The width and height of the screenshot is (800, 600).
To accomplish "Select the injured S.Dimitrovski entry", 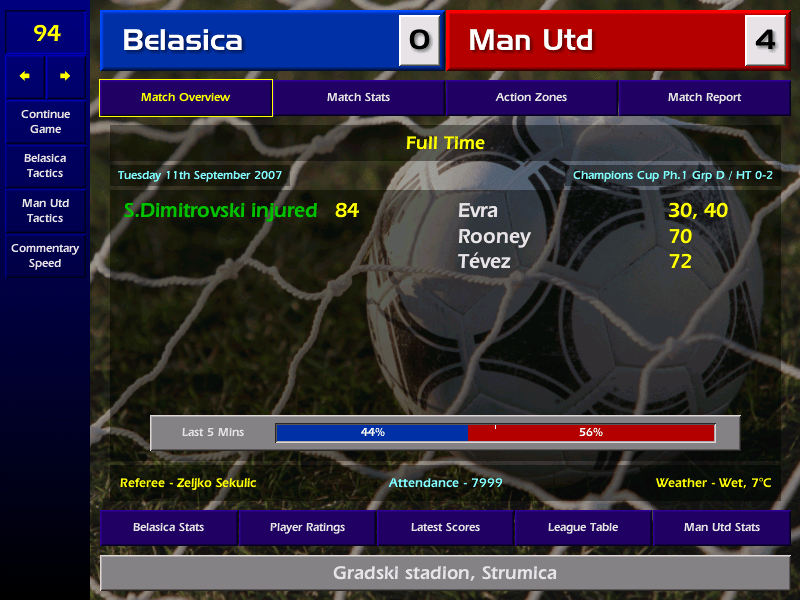I will point(220,211).
